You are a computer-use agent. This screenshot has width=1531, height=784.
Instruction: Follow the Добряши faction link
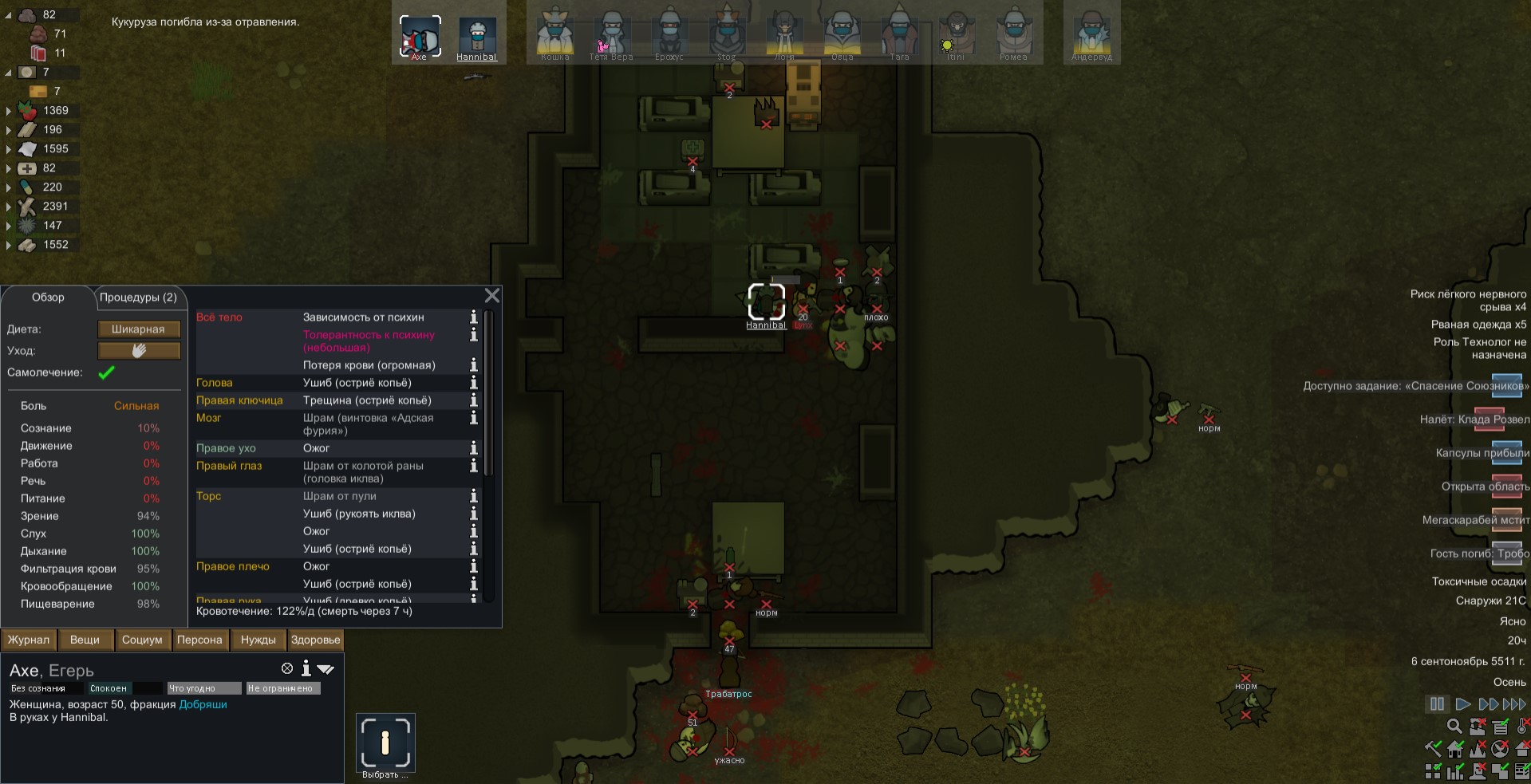point(203,704)
